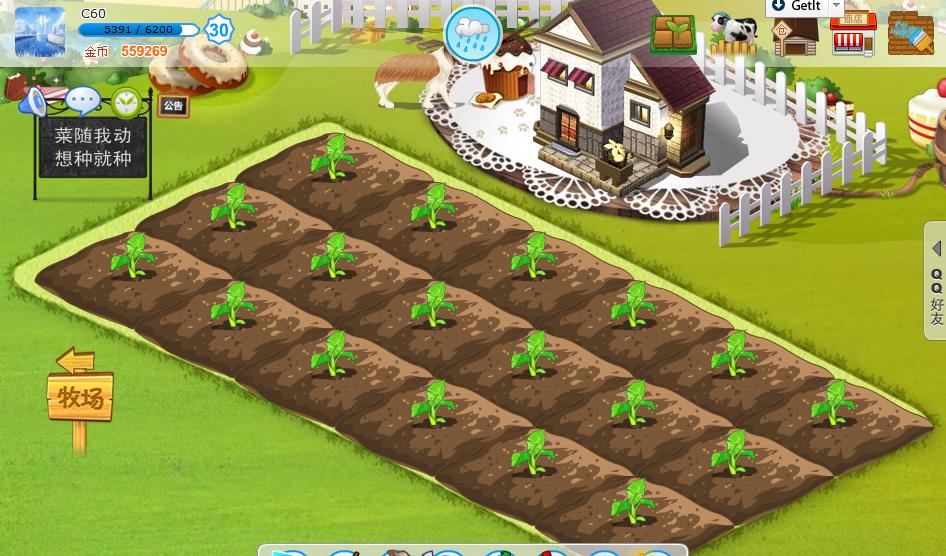946x556 pixels.
Task: Expand the QQ好友 friends side panel
Action: 936,281
